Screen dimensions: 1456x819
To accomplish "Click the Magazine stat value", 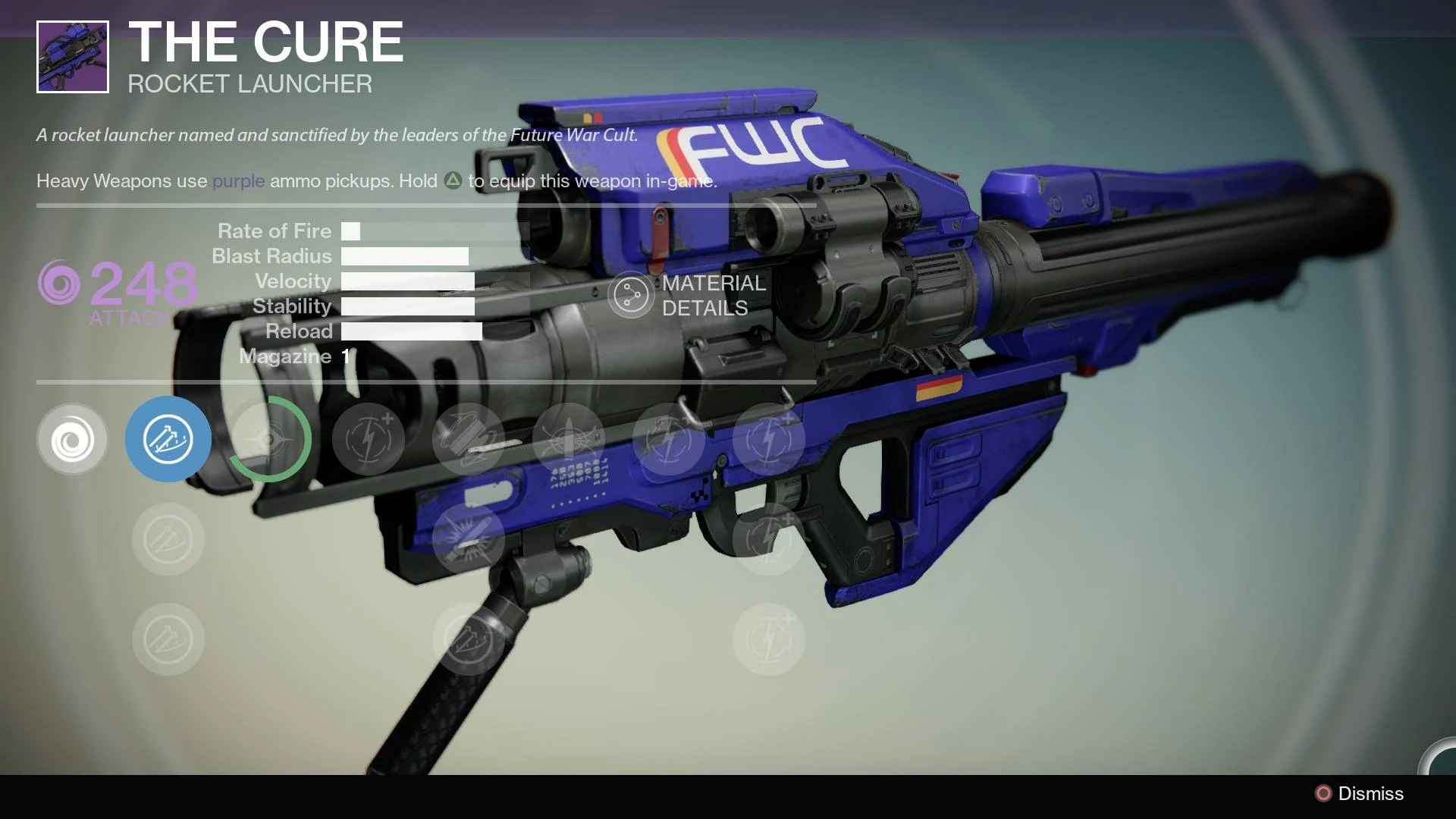I will coord(346,356).
